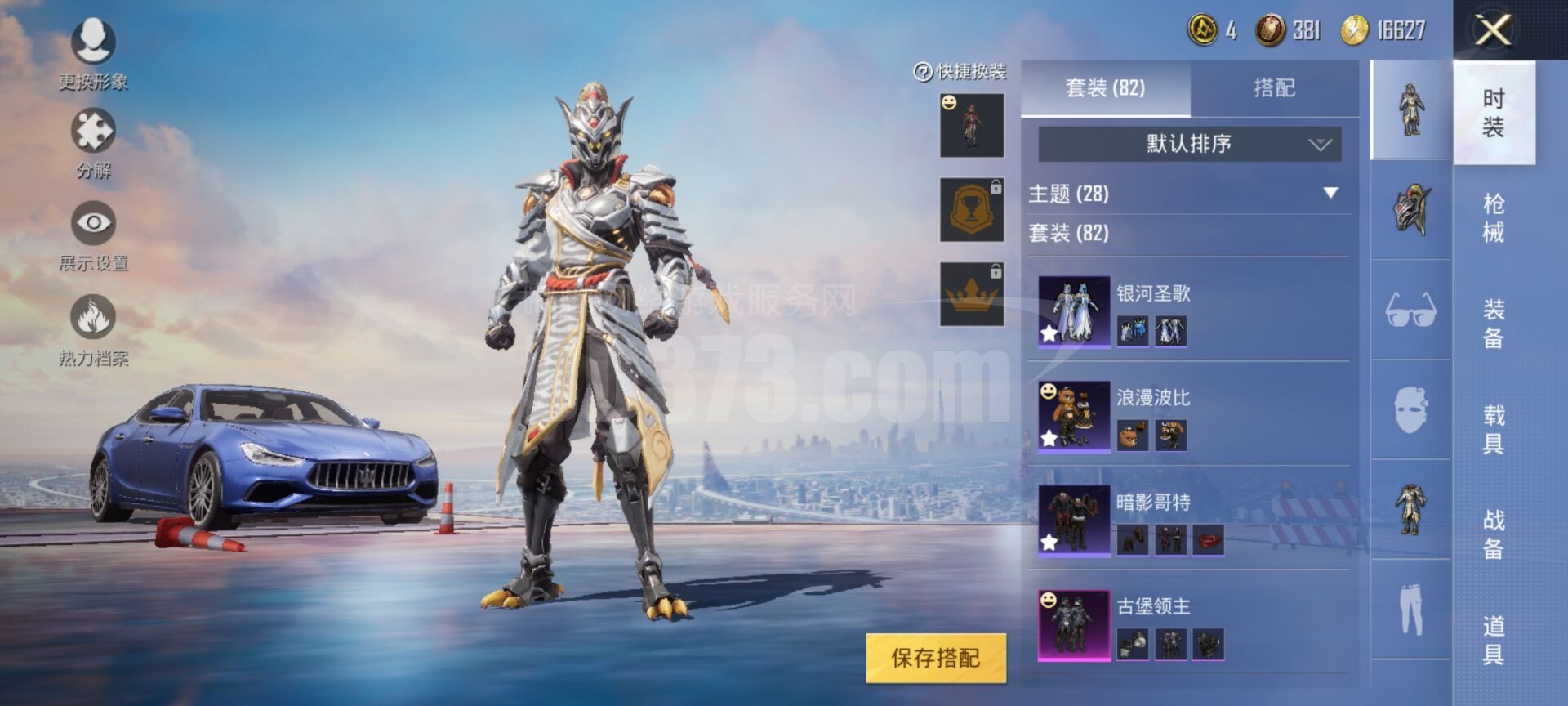Screen dimensions: 1568x706
Task: View the 热力档案 flame icon
Action: 93,317
